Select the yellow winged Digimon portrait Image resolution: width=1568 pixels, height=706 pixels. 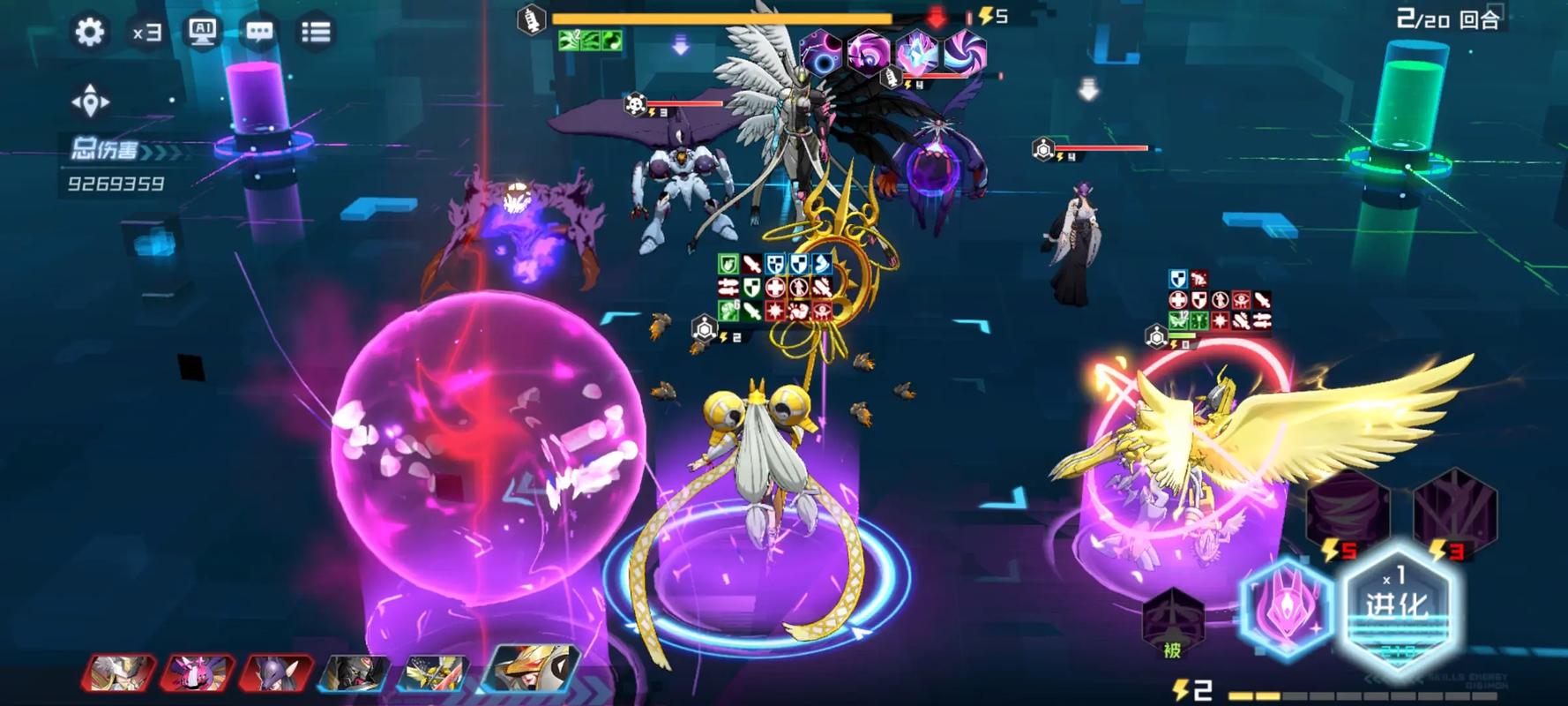[433, 672]
